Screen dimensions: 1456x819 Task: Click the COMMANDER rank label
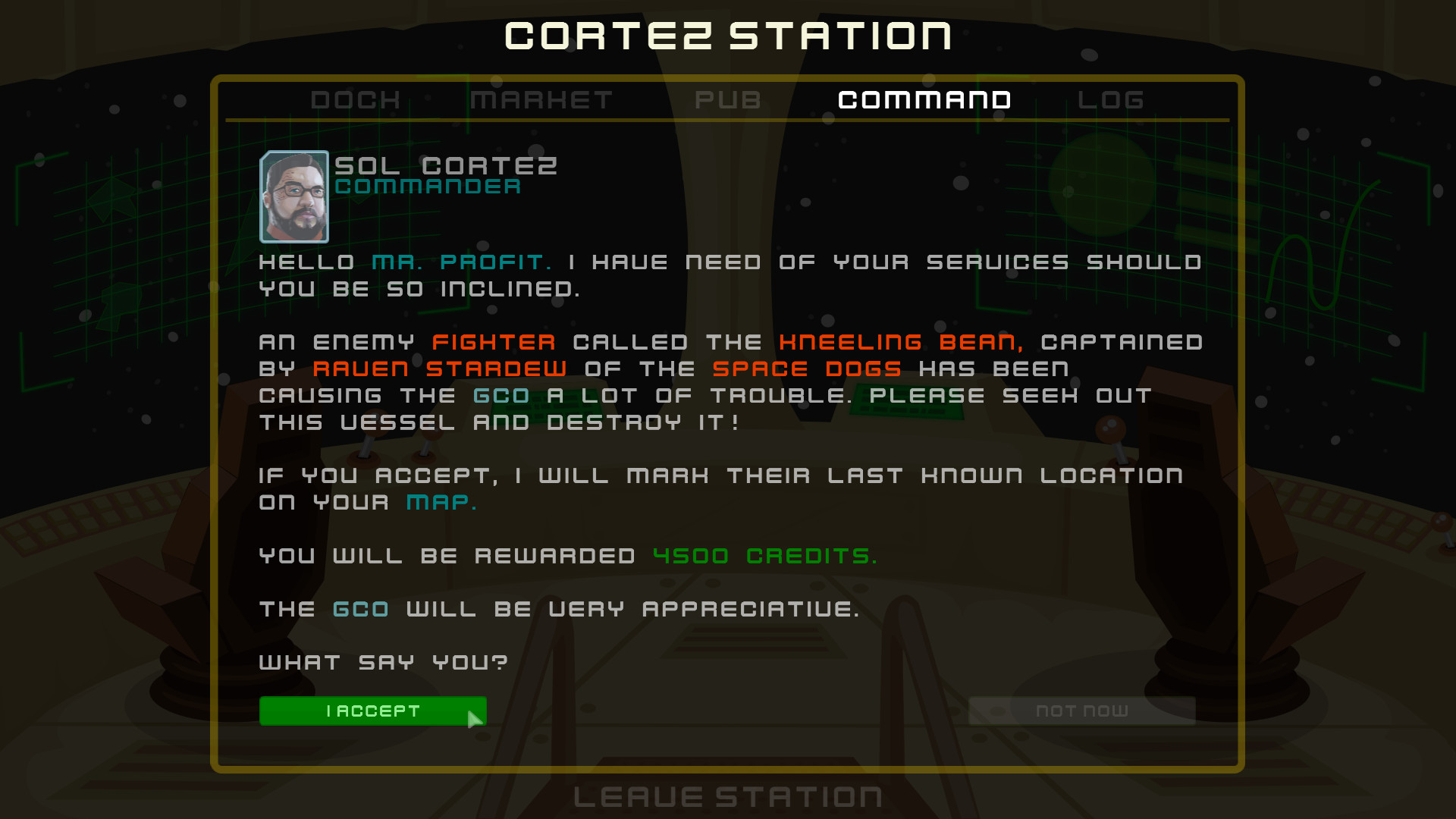pos(428,186)
